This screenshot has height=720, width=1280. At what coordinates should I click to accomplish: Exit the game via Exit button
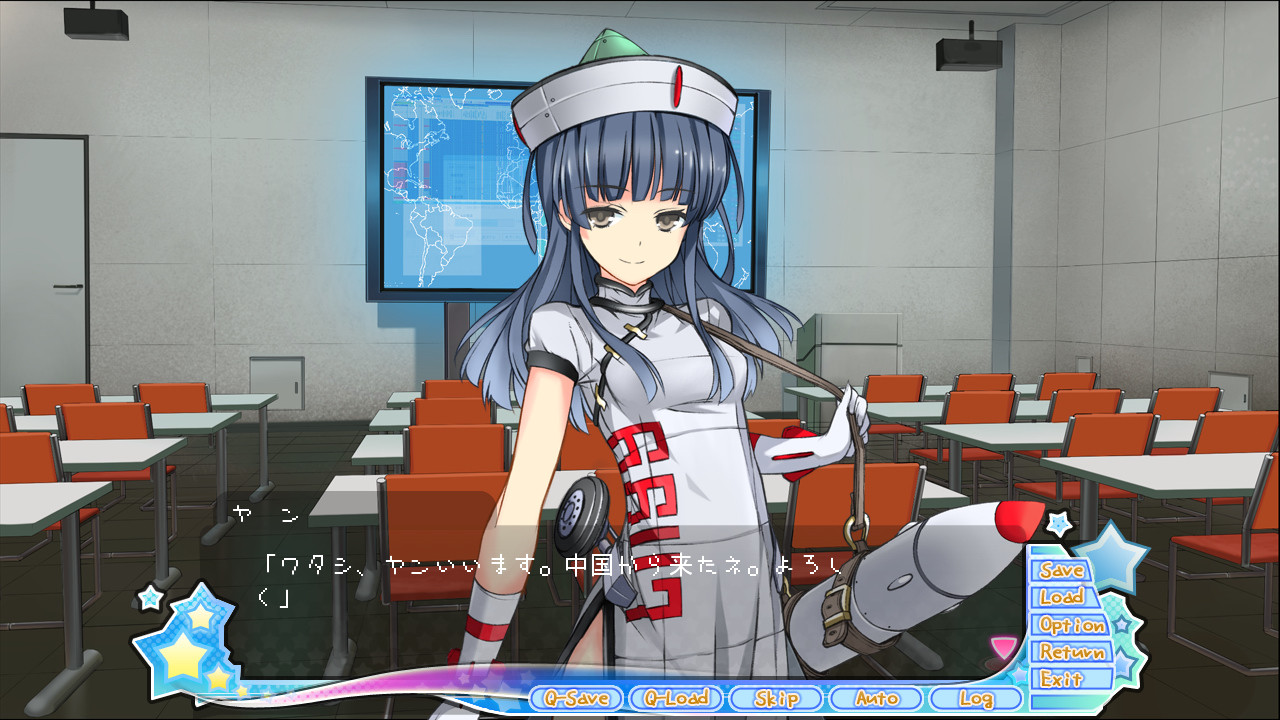click(x=1062, y=679)
